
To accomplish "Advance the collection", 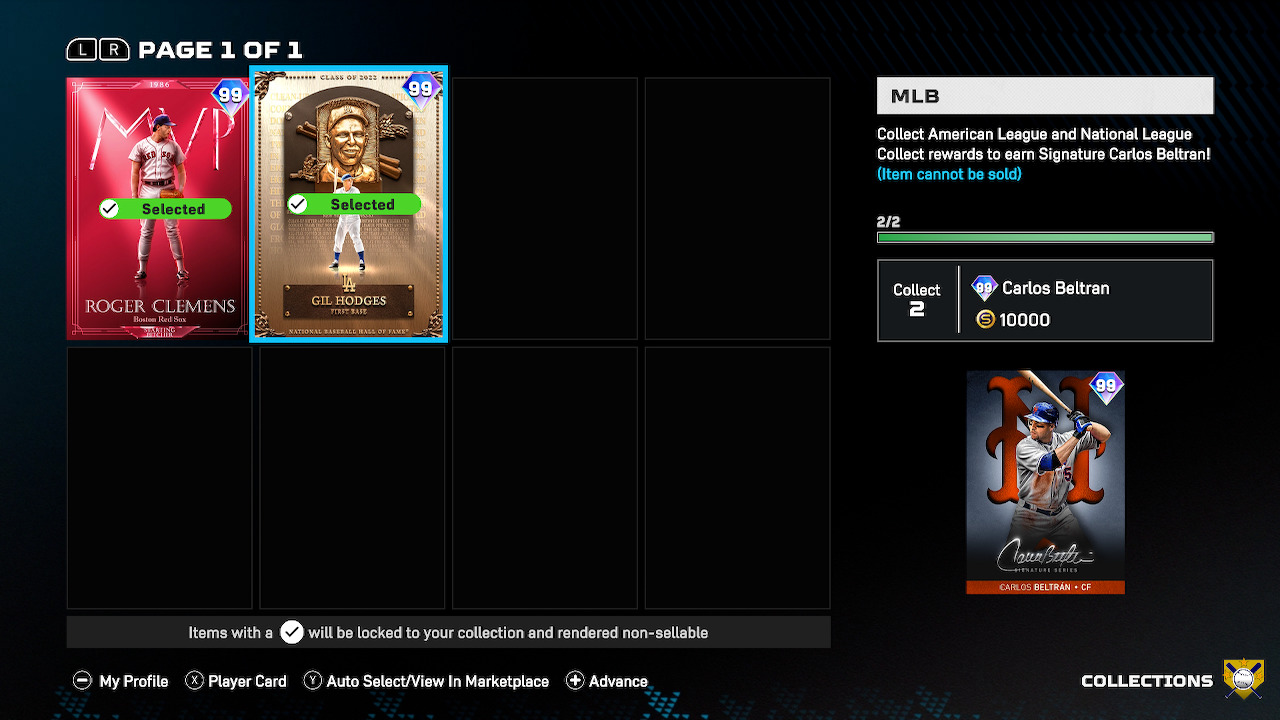I will (607, 681).
